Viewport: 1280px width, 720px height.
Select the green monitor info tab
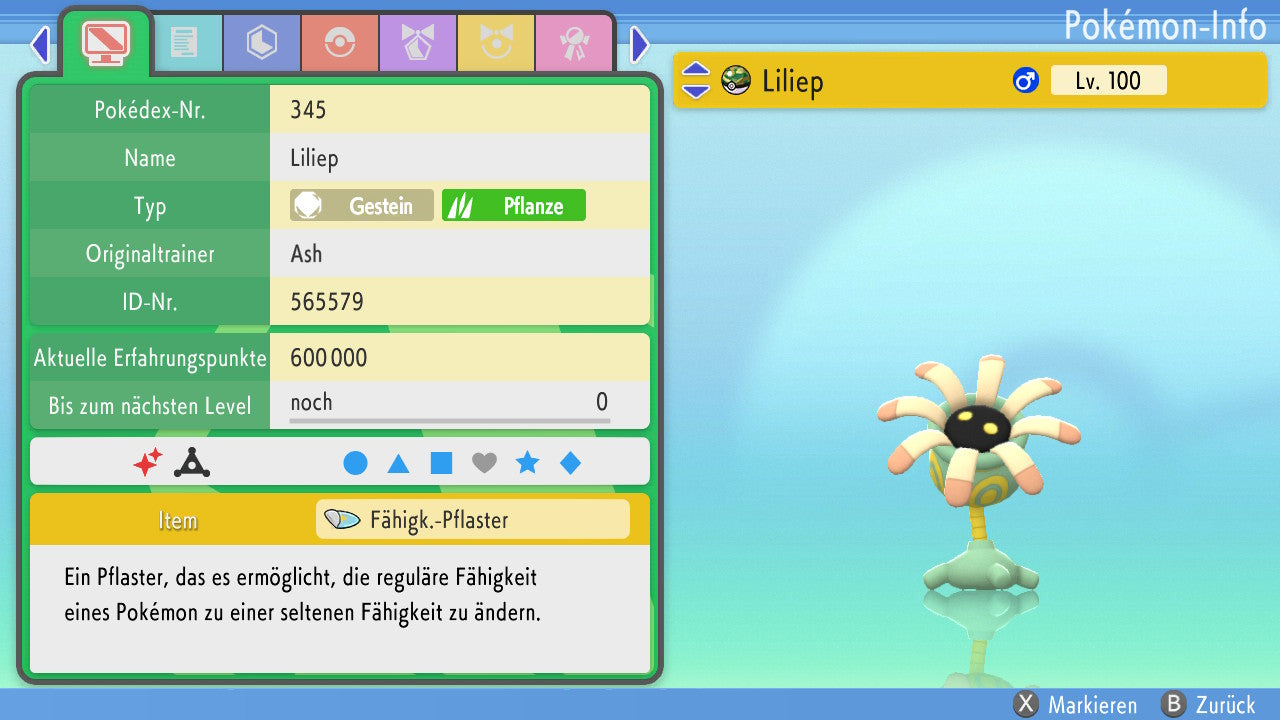pyautogui.click(x=105, y=42)
